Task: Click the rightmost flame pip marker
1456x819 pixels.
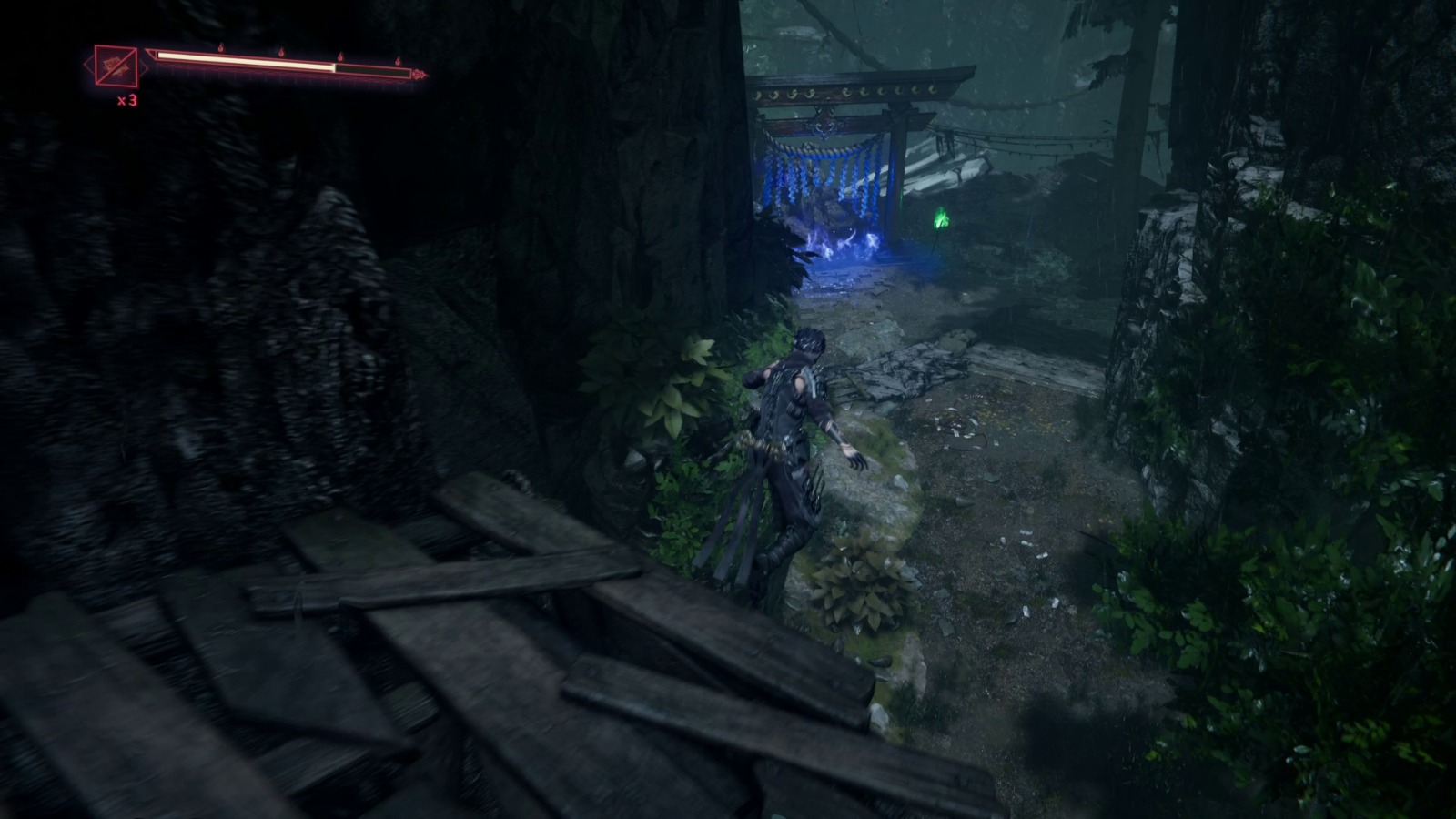Action: click(x=398, y=62)
